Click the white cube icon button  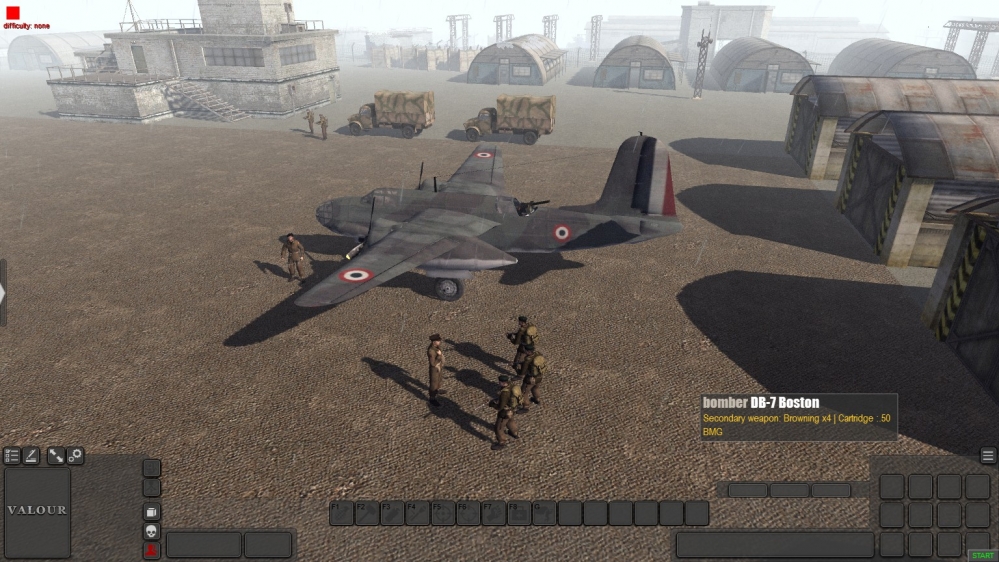point(152,512)
